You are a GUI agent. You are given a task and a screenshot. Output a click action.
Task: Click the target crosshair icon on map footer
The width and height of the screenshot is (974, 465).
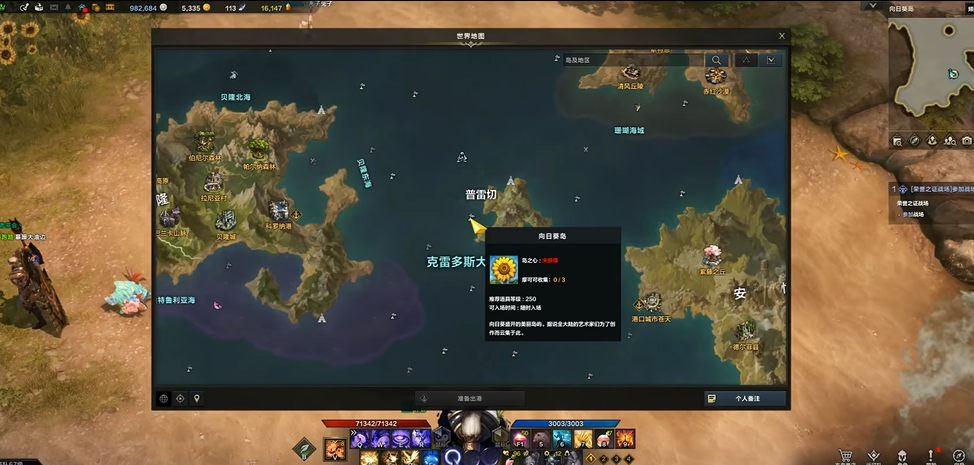(180, 398)
